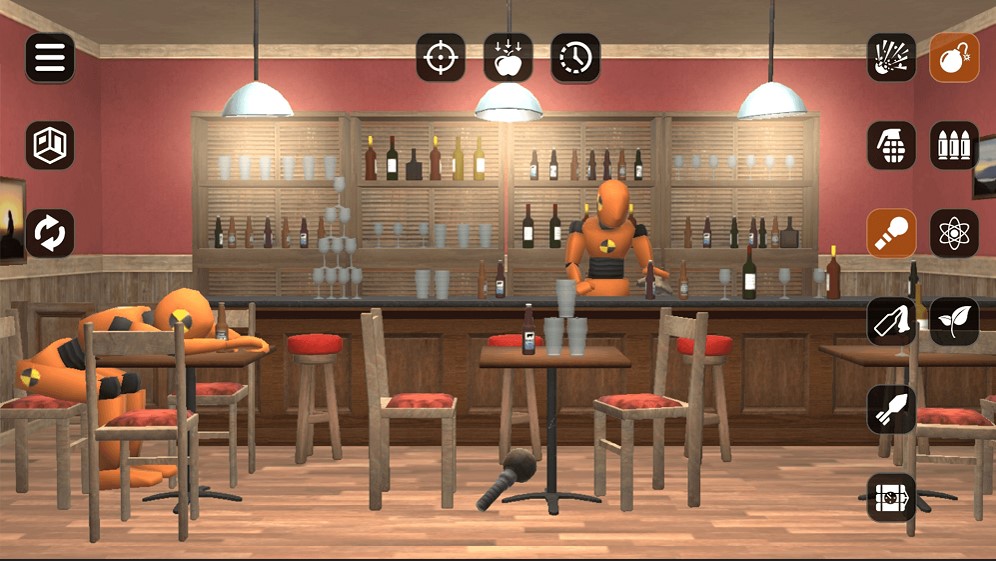Select the molotov bottle tool

coord(891,321)
